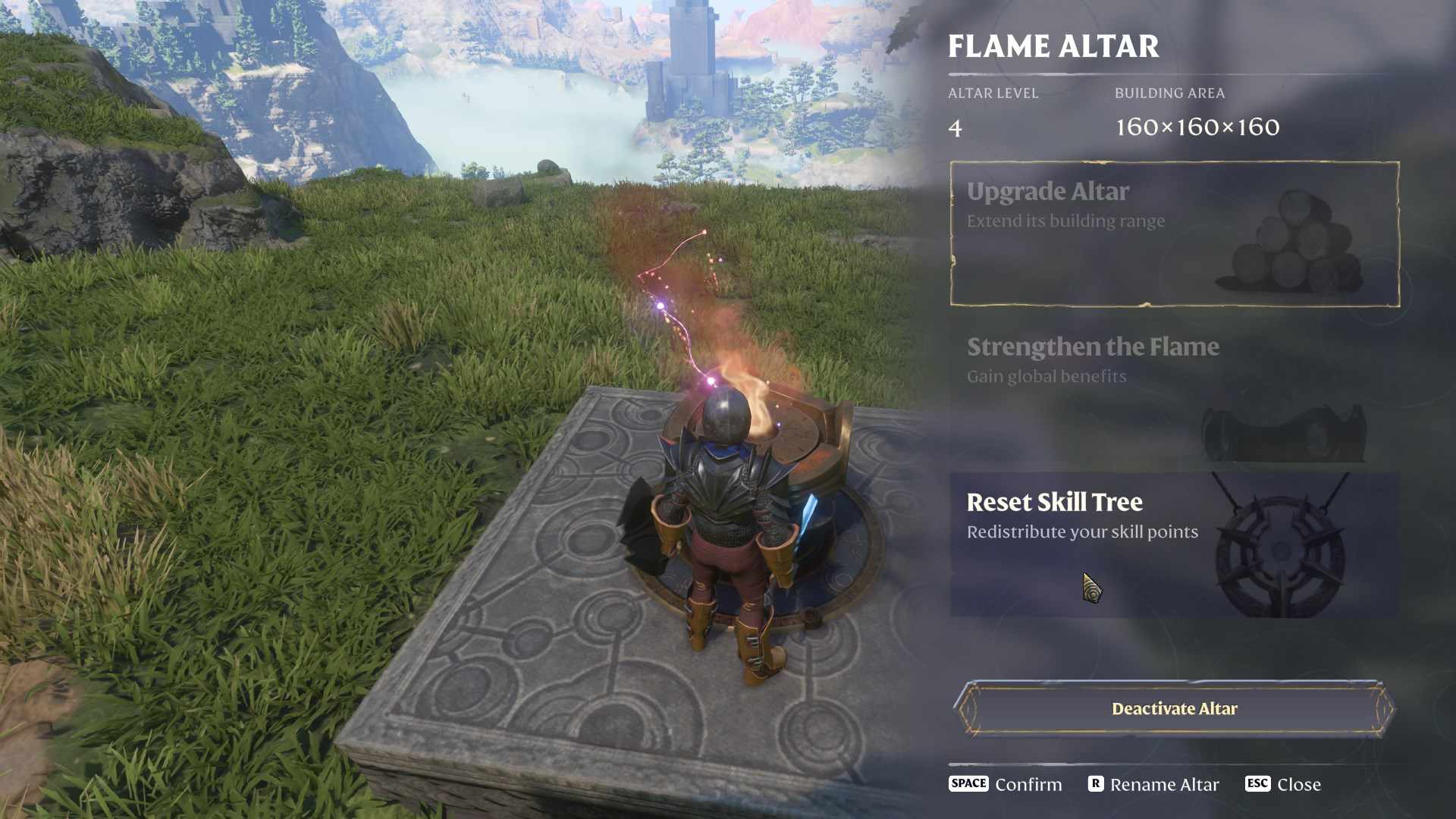
Task: Click the Deactivate Altar button
Action: (x=1174, y=709)
